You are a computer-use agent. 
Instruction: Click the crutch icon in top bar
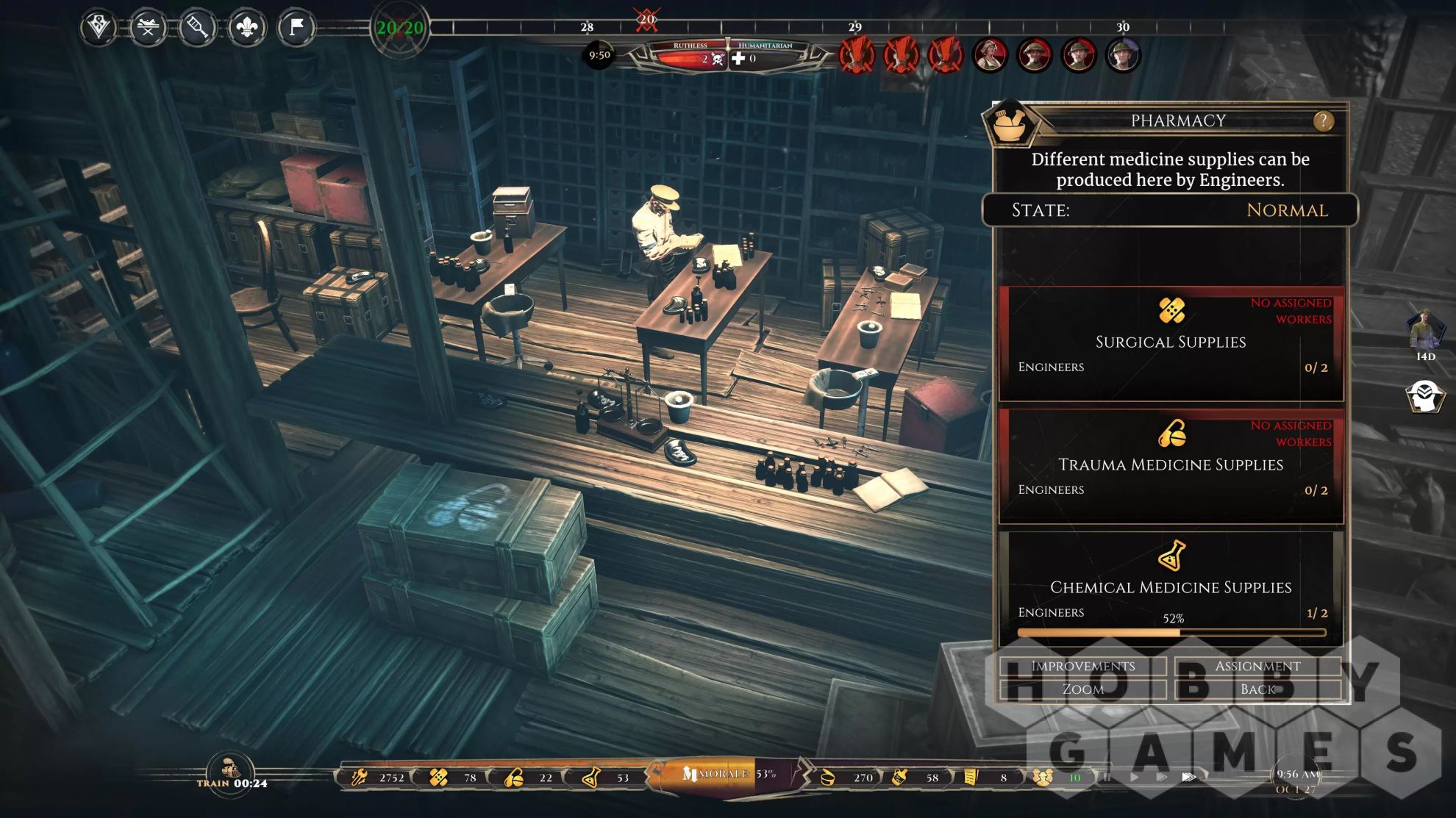[197, 29]
